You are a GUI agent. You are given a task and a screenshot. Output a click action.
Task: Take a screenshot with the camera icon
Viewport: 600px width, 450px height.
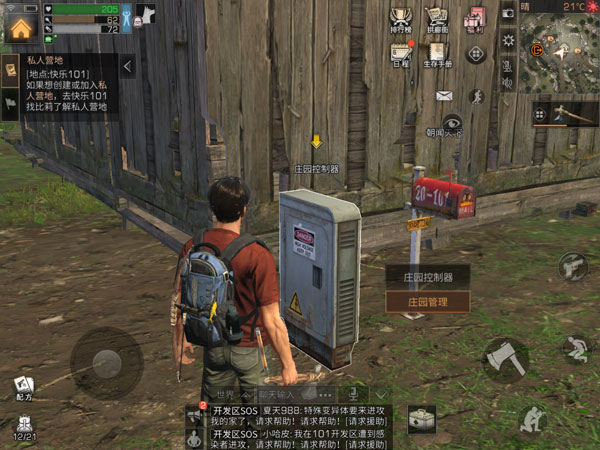pos(508,13)
